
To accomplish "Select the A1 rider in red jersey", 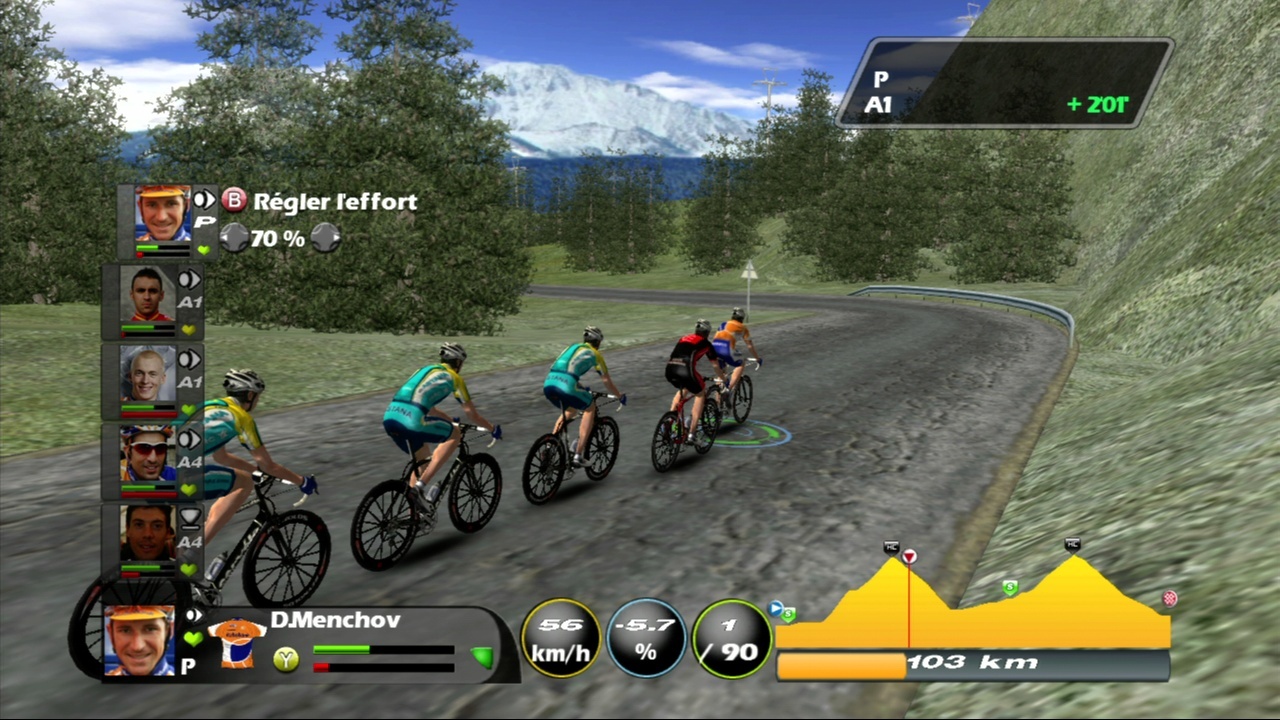I will tap(147, 295).
